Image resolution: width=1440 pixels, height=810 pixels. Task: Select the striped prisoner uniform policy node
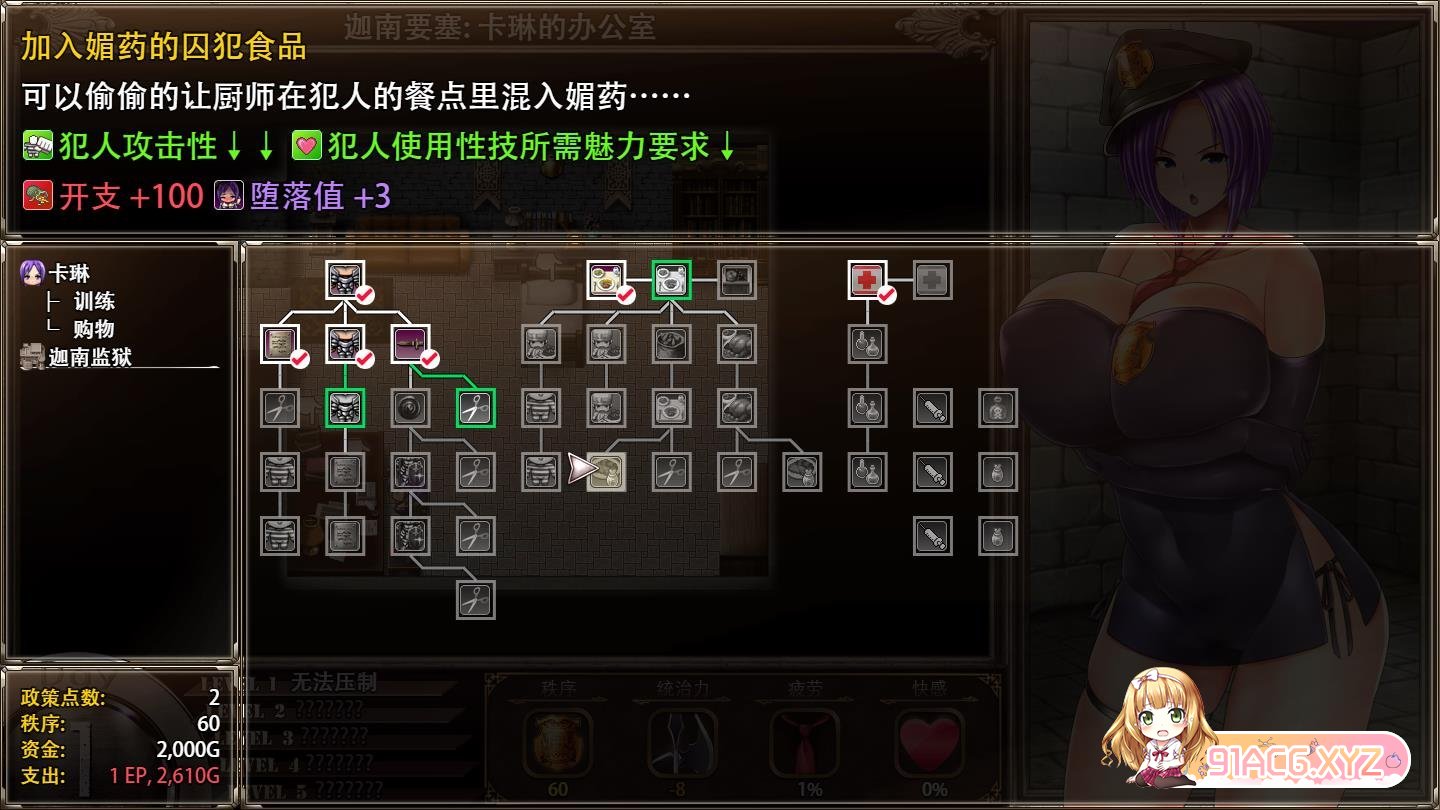click(280, 472)
